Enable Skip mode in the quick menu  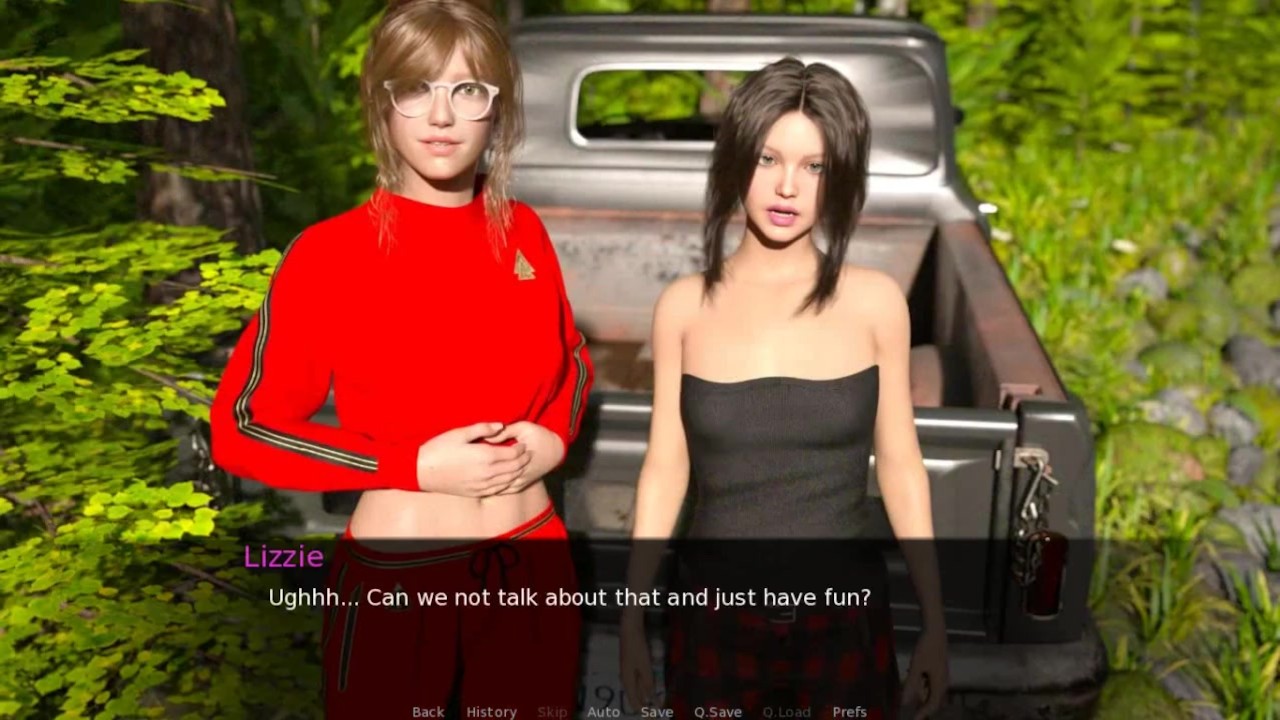pyautogui.click(x=552, y=711)
